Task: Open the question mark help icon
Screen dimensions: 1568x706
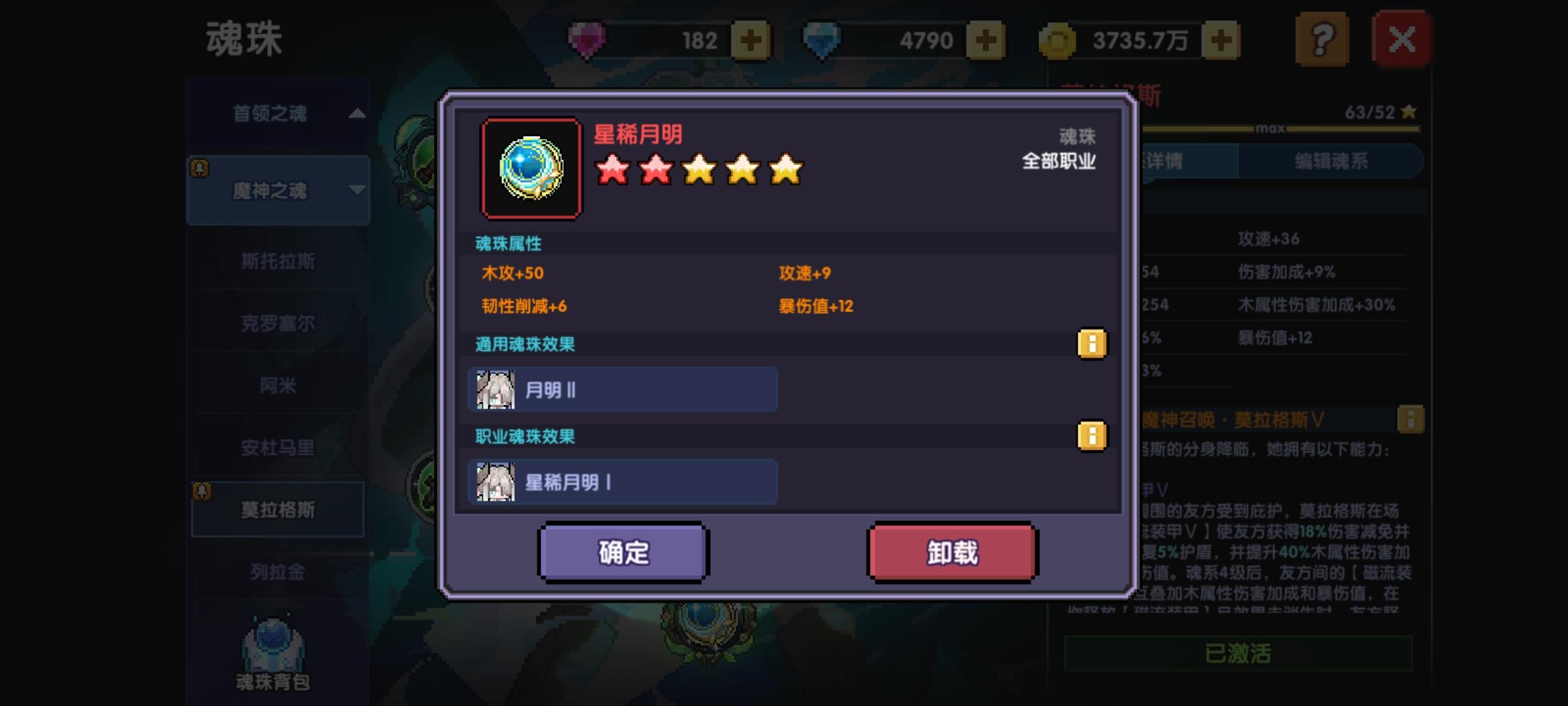Action: [x=1322, y=41]
